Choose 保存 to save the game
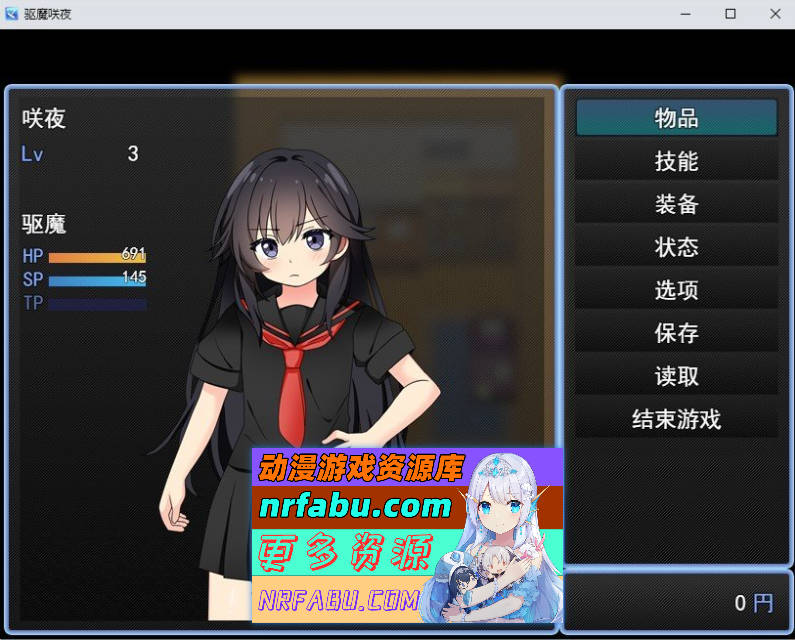 (676, 333)
